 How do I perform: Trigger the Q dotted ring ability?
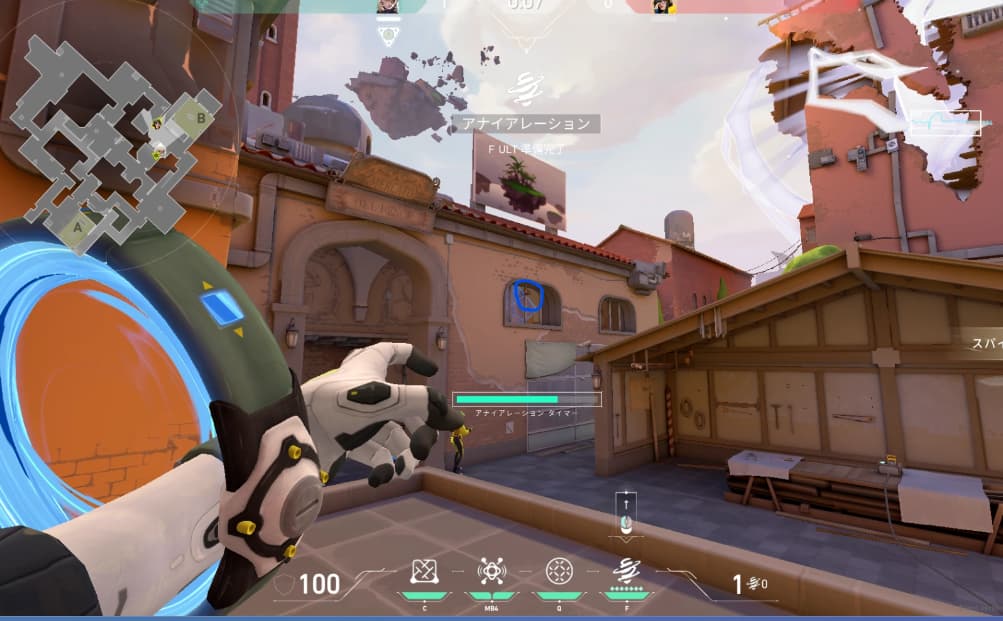[x=558, y=571]
